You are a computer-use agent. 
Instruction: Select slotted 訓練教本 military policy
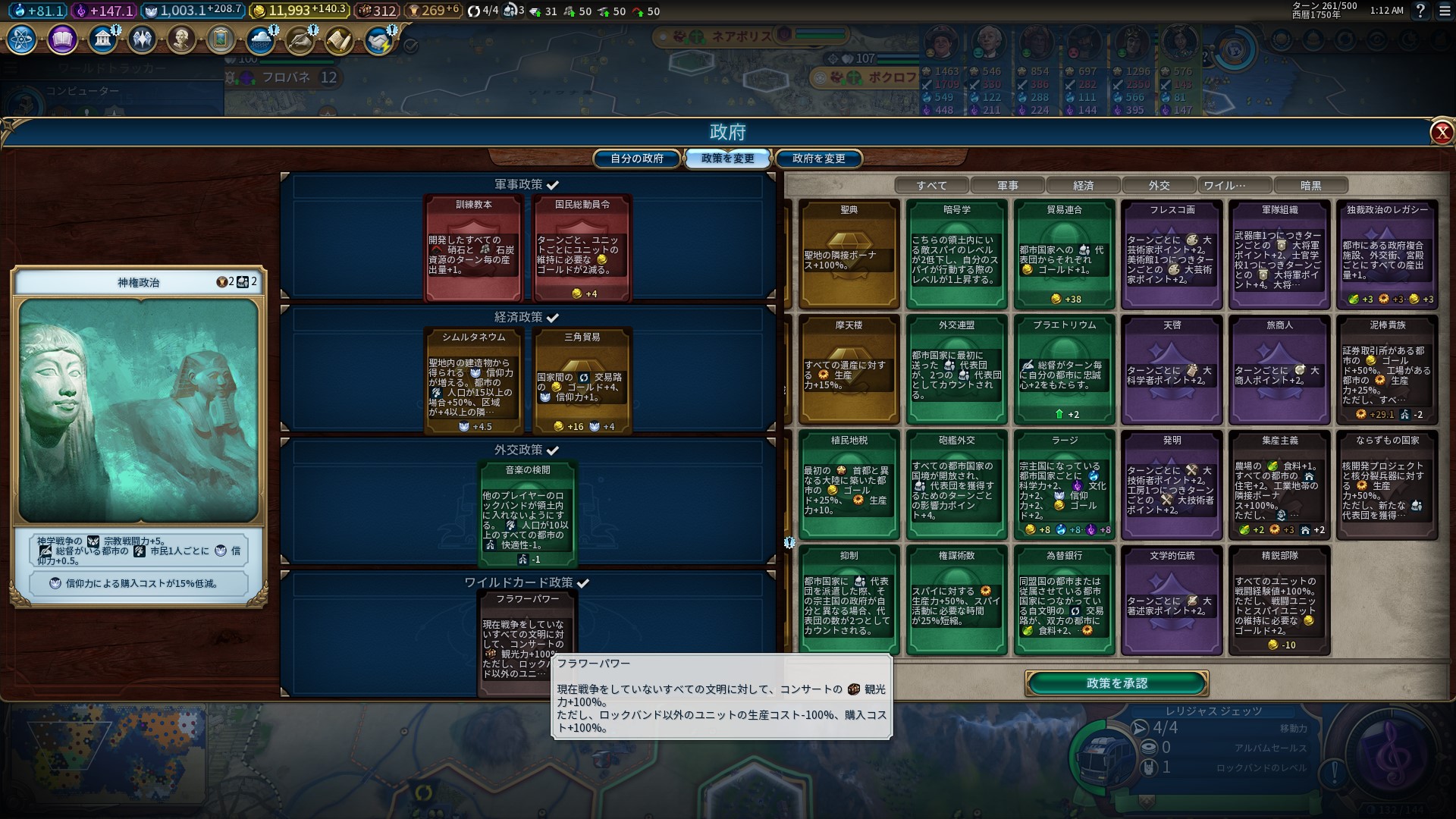(473, 248)
